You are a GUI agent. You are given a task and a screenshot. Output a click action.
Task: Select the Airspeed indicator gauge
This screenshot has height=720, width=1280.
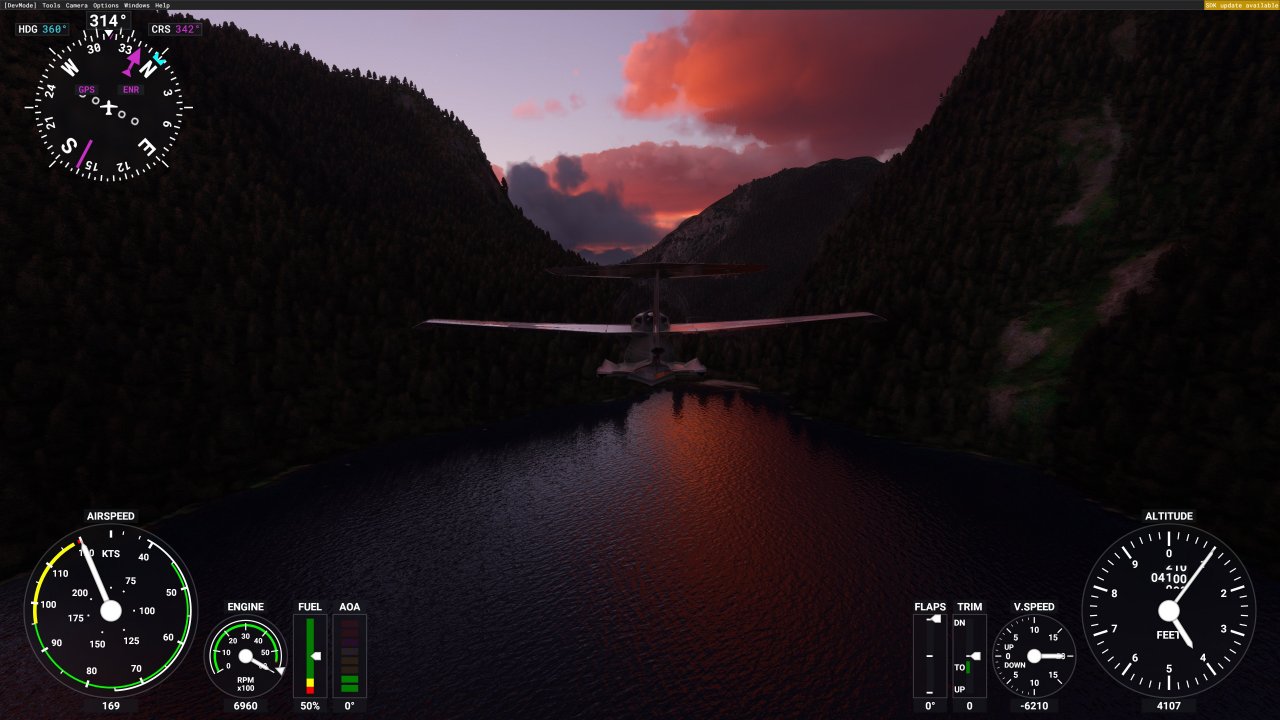click(110, 611)
